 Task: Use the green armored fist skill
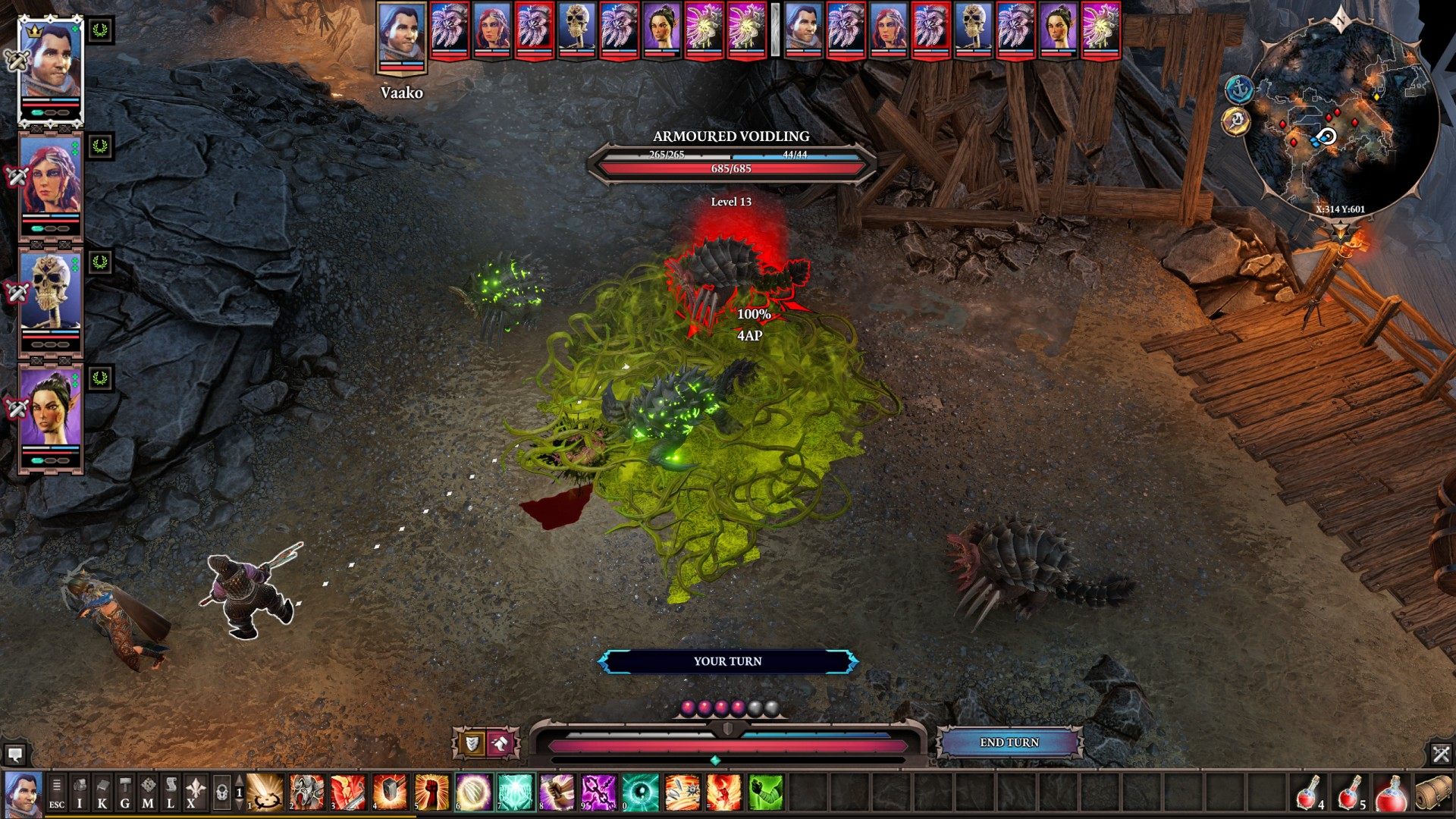click(x=765, y=792)
